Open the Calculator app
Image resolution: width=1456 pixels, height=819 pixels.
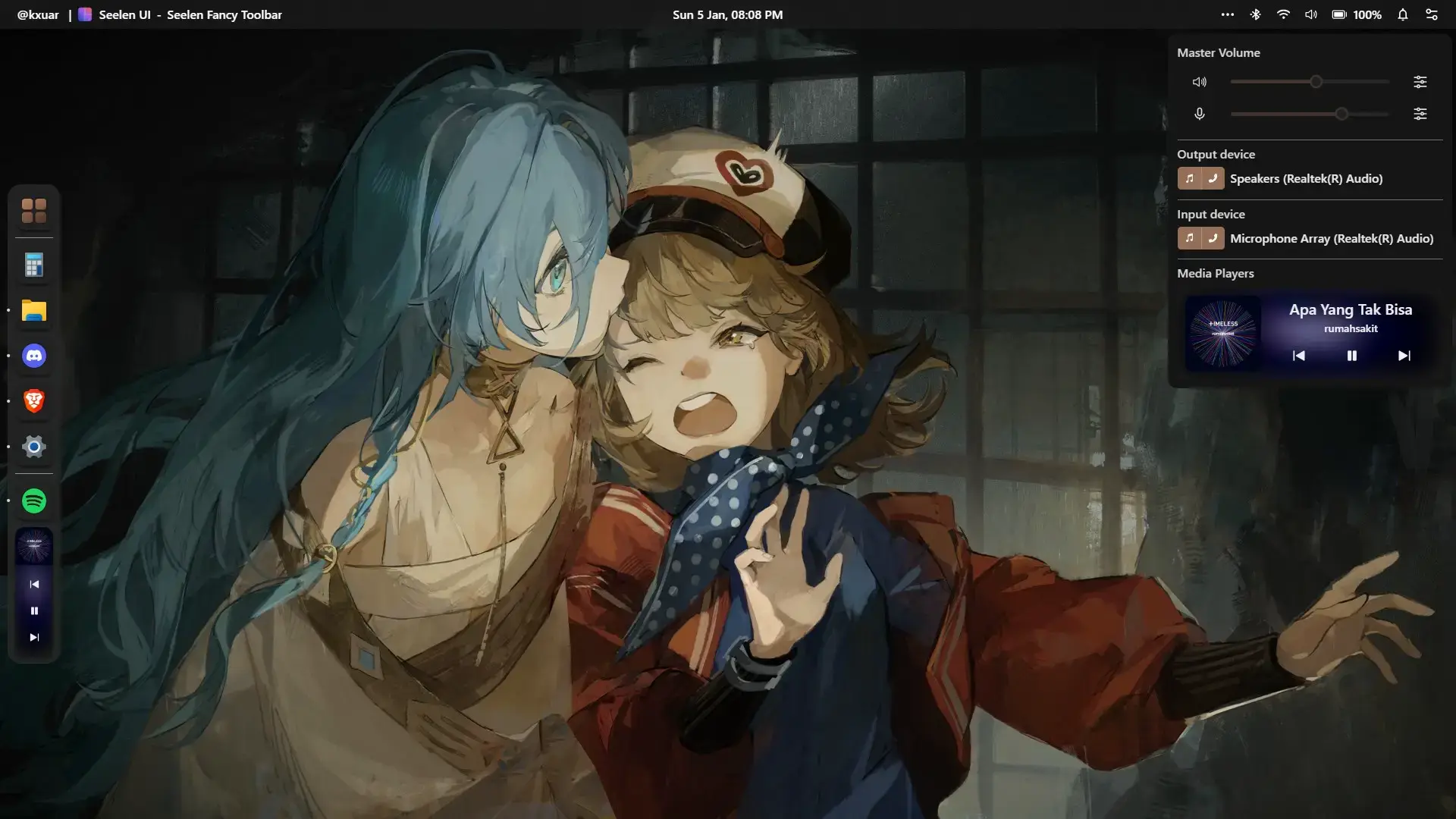click(33, 265)
